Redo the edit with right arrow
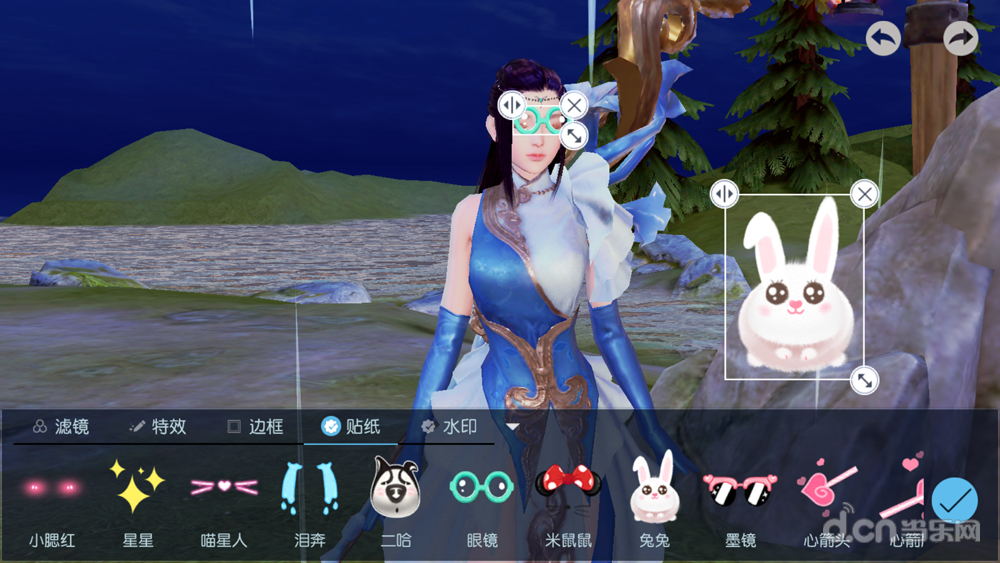This screenshot has width=1000, height=563. point(961,39)
